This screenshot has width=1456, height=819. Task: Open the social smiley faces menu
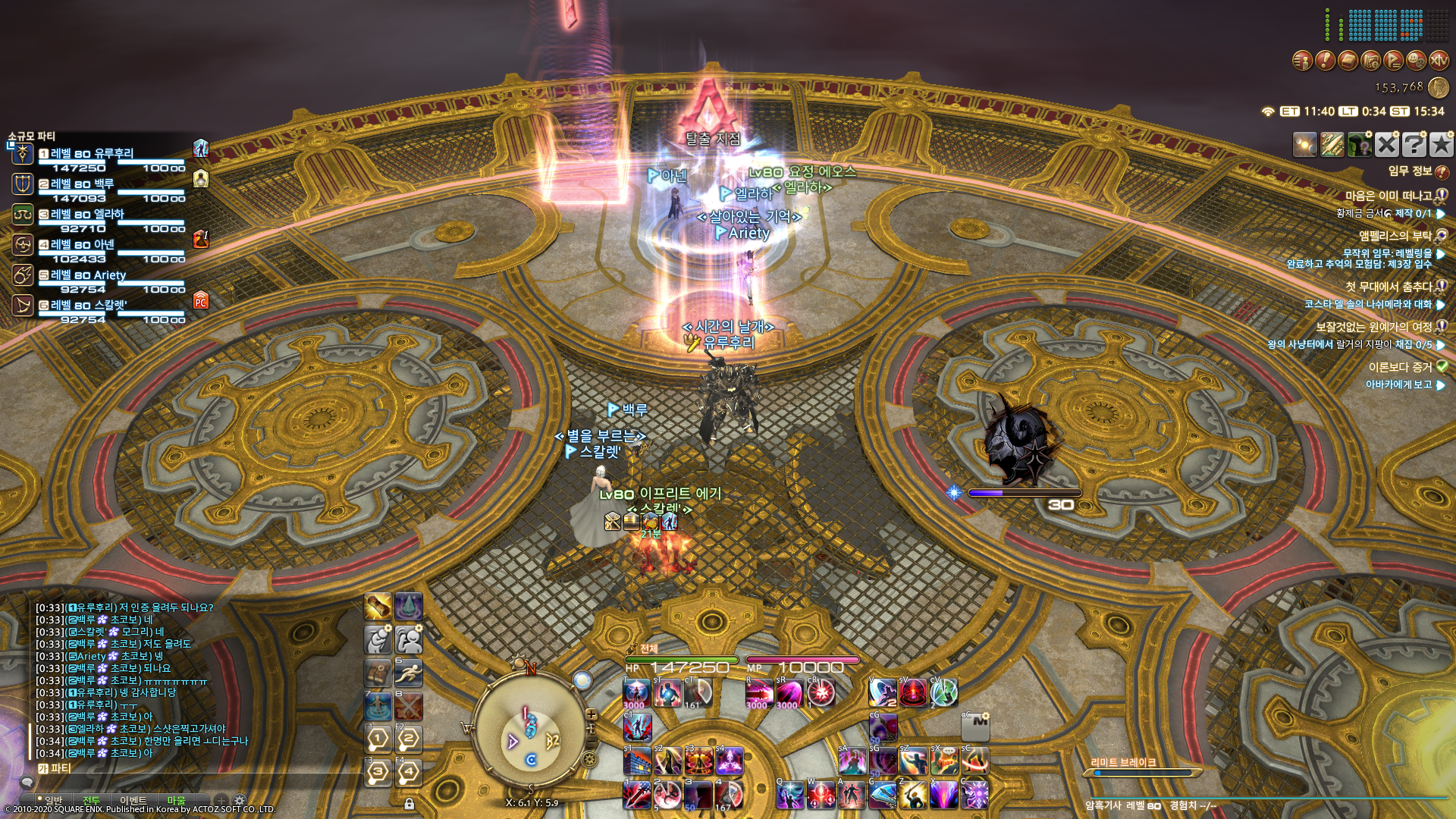pos(1416,60)
